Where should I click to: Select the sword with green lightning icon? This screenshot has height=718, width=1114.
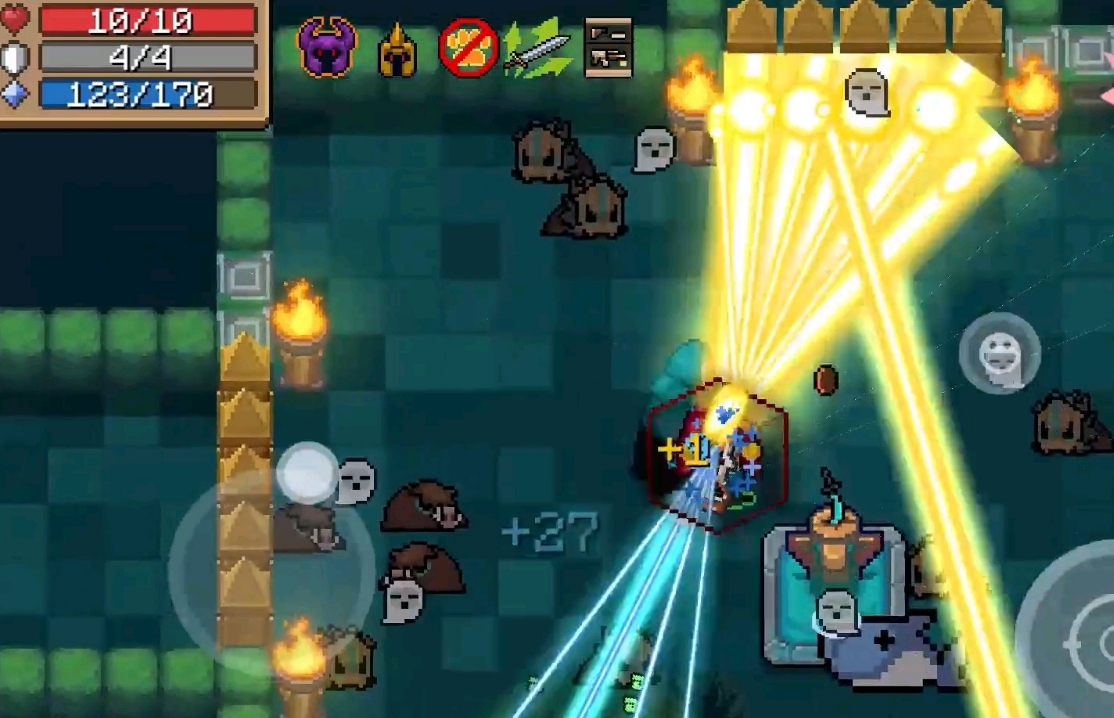point(537,48)
